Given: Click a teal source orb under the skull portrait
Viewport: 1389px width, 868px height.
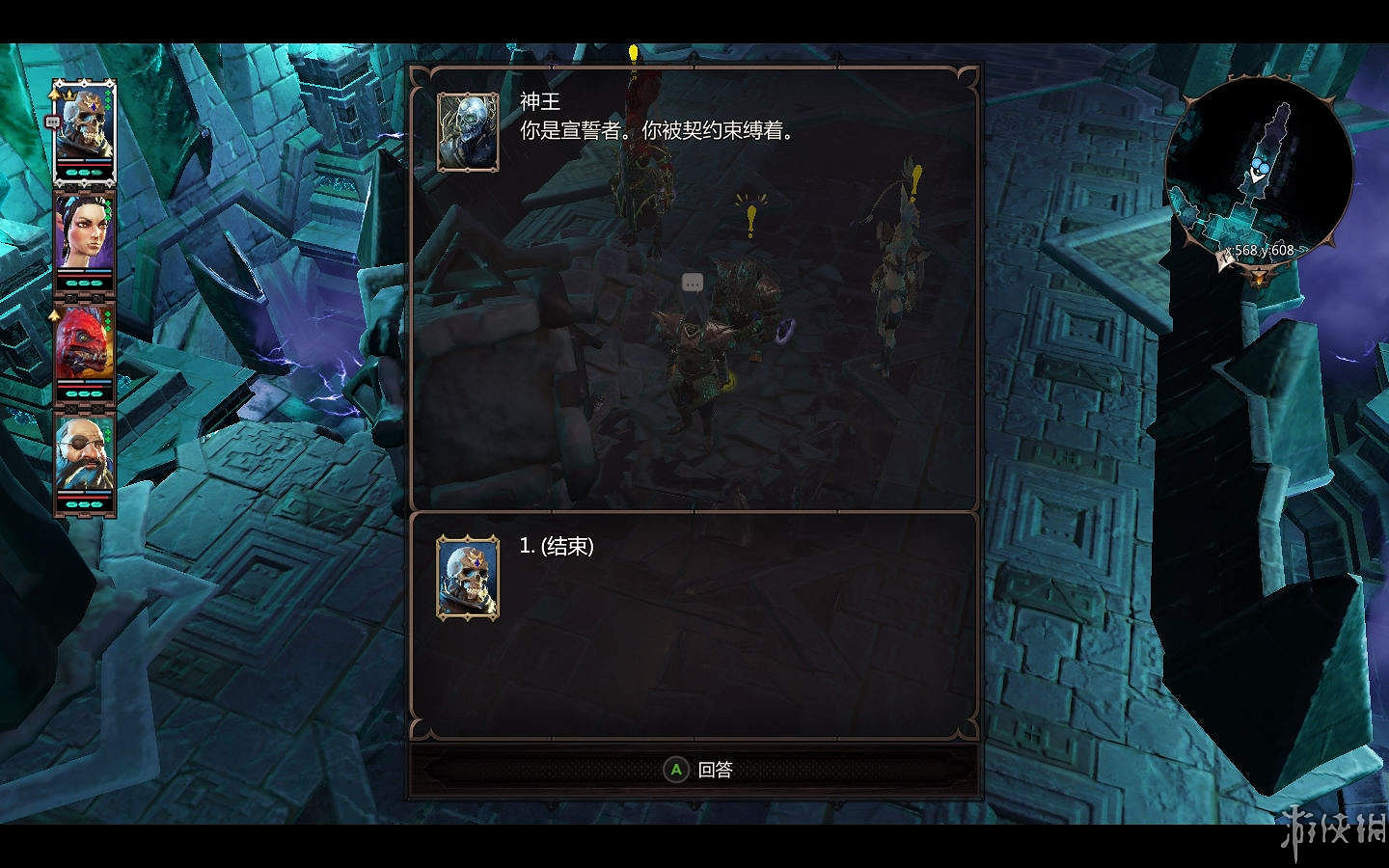Looking at the screenshot, I should coord(83,173).
